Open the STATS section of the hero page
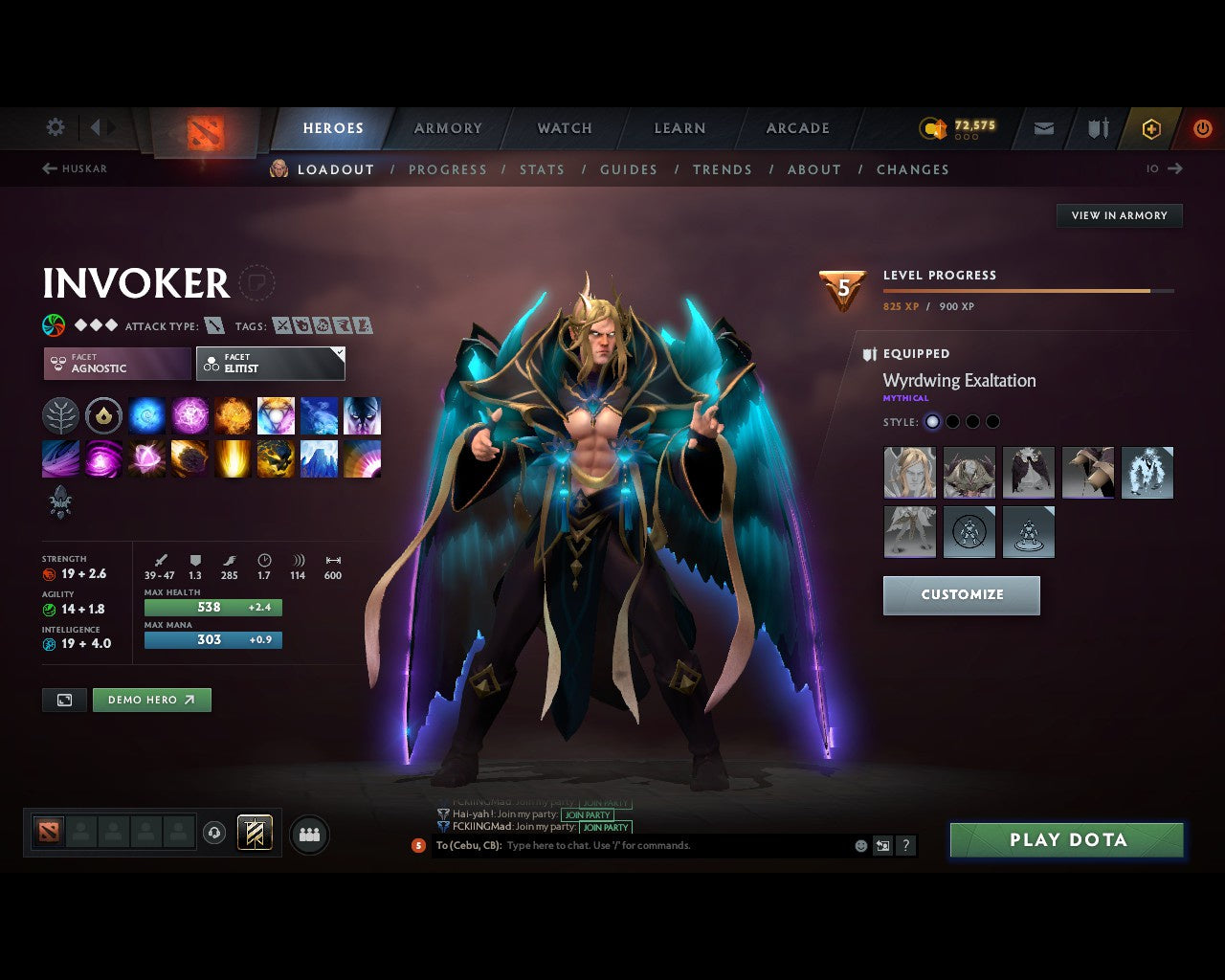Image resolution: width=1225 pixels, height=980 pixels. (x=542, y=169)
